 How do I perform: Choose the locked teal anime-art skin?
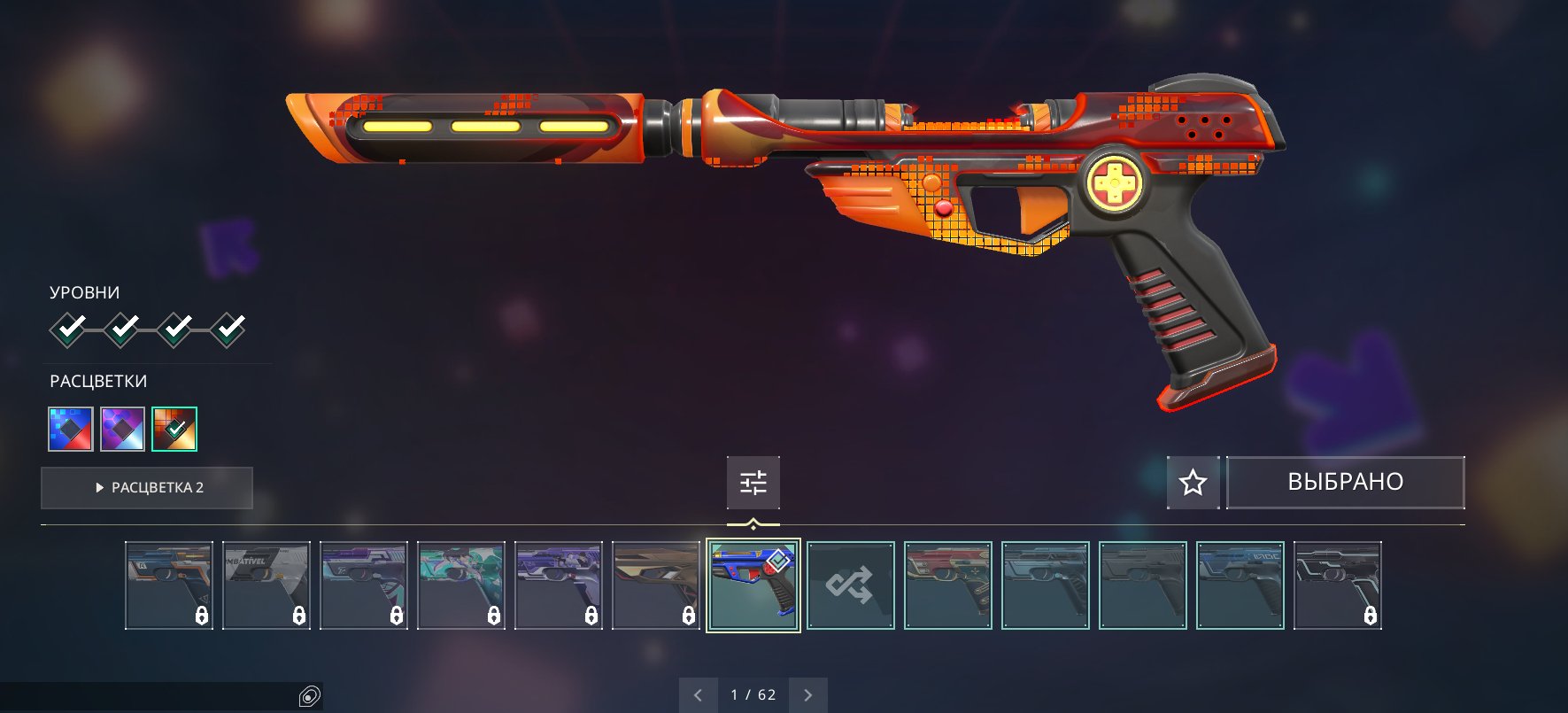pos(461,585)
